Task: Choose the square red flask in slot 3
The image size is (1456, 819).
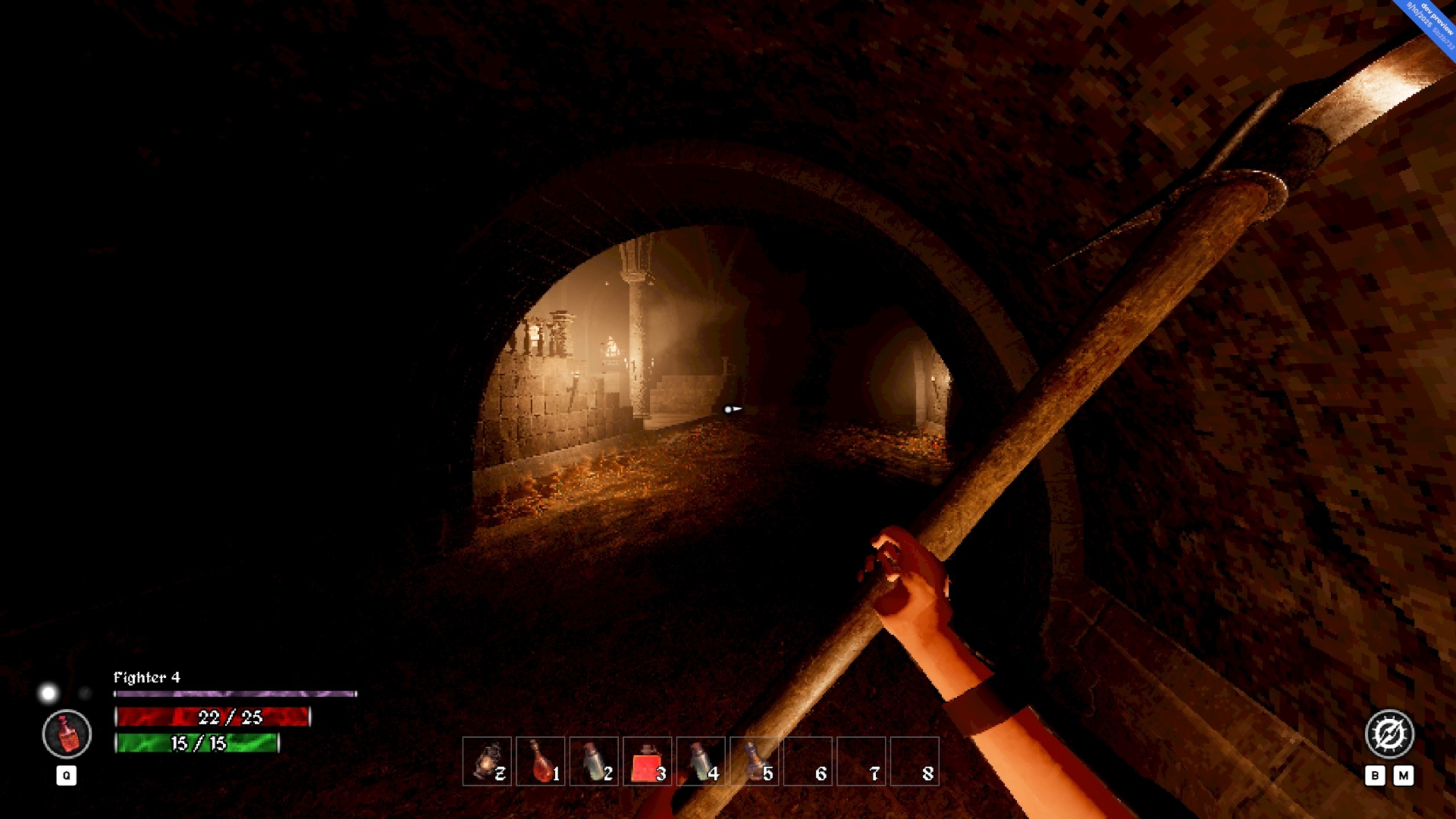Action: click(x=647, y=761)
